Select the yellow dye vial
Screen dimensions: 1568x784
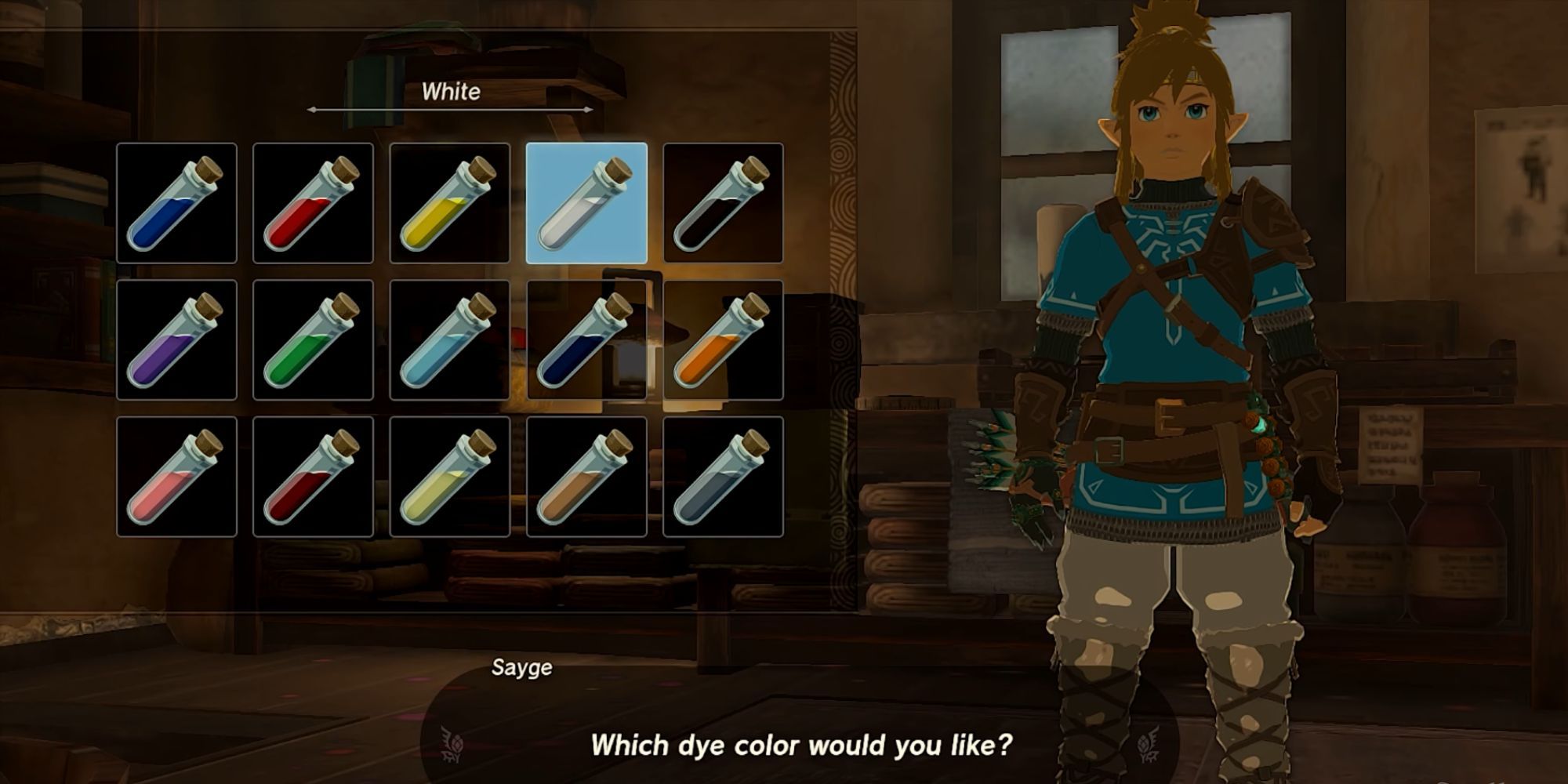pyautogui.click(x=450, y=202)
